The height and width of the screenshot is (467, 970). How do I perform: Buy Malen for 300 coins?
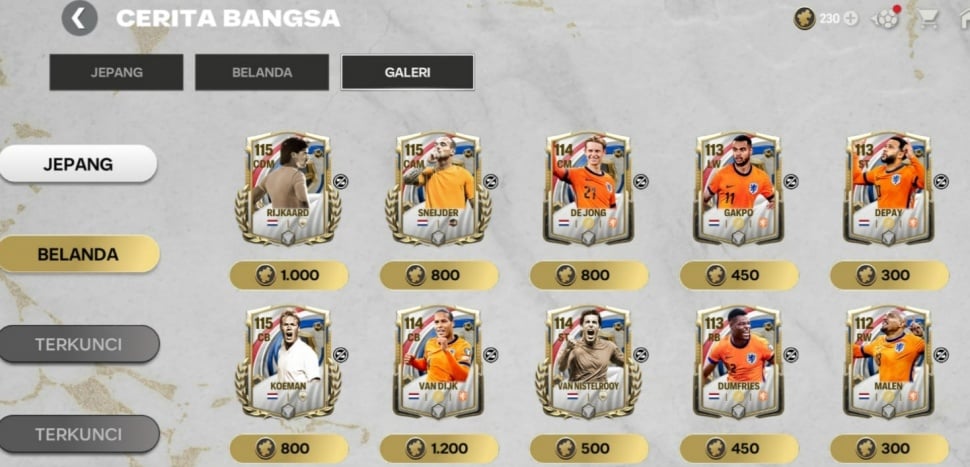tap(889, 448)
